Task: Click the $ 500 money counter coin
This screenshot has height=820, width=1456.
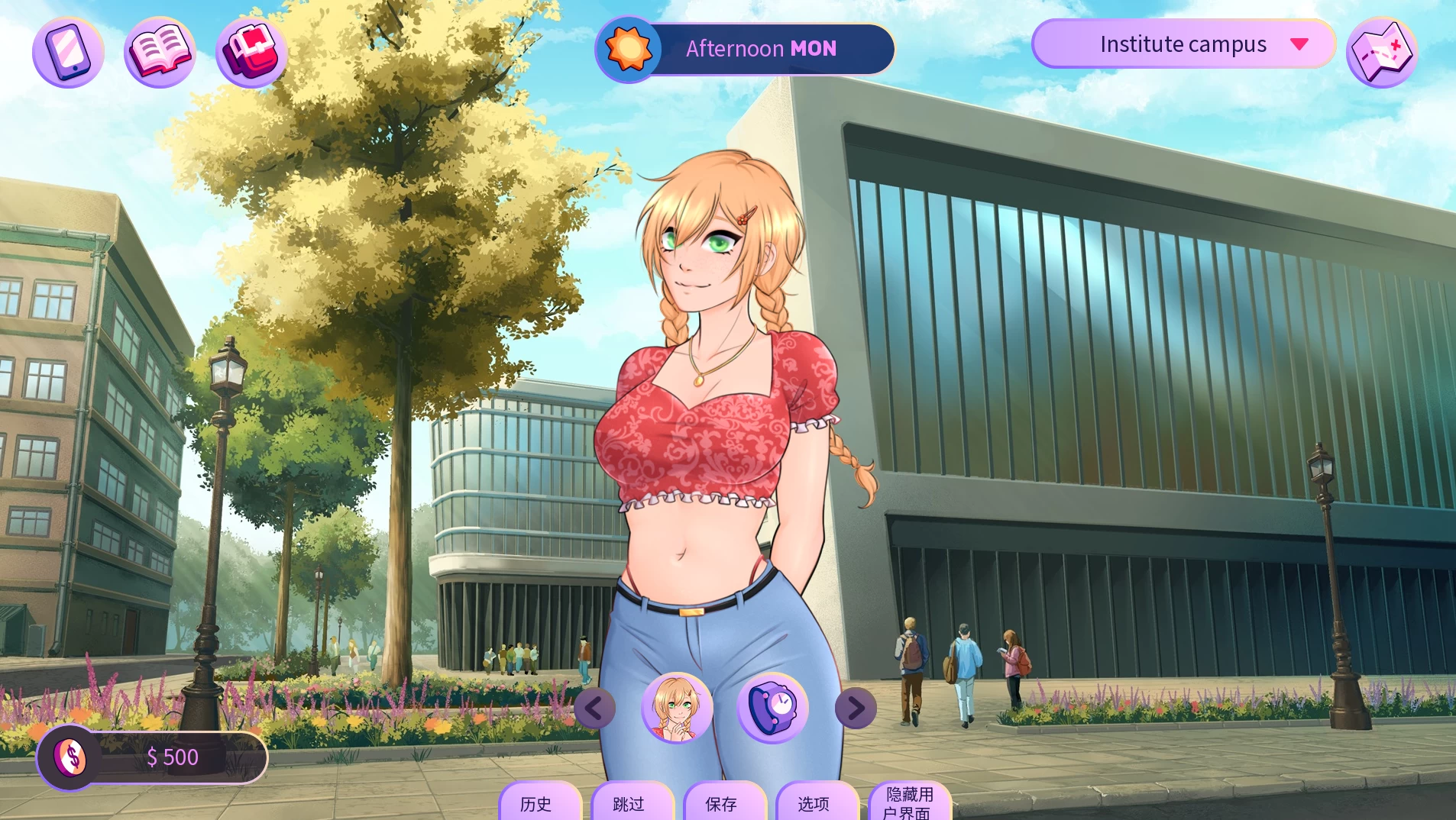Action: click(70, 757)
